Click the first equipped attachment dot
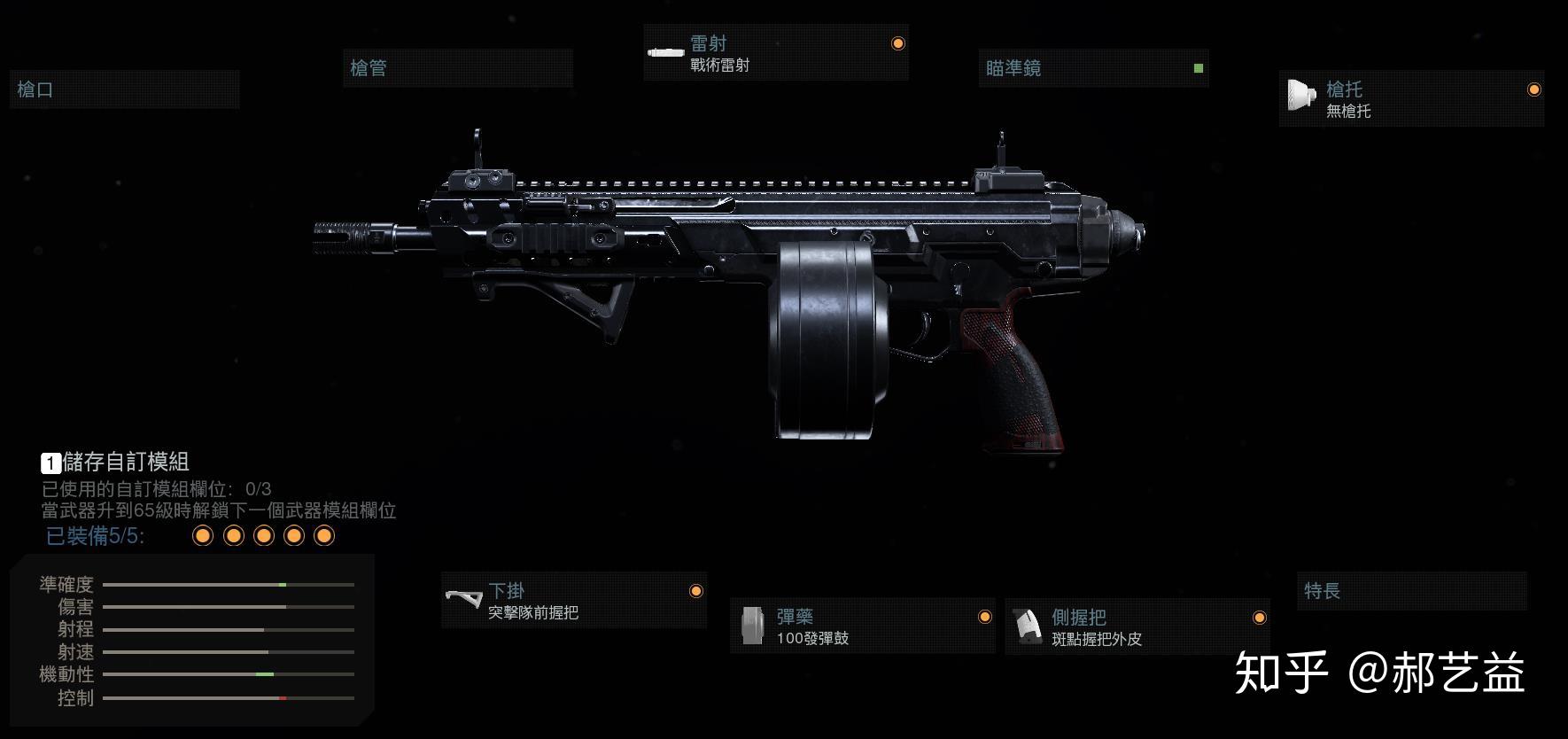 [202, 534]
